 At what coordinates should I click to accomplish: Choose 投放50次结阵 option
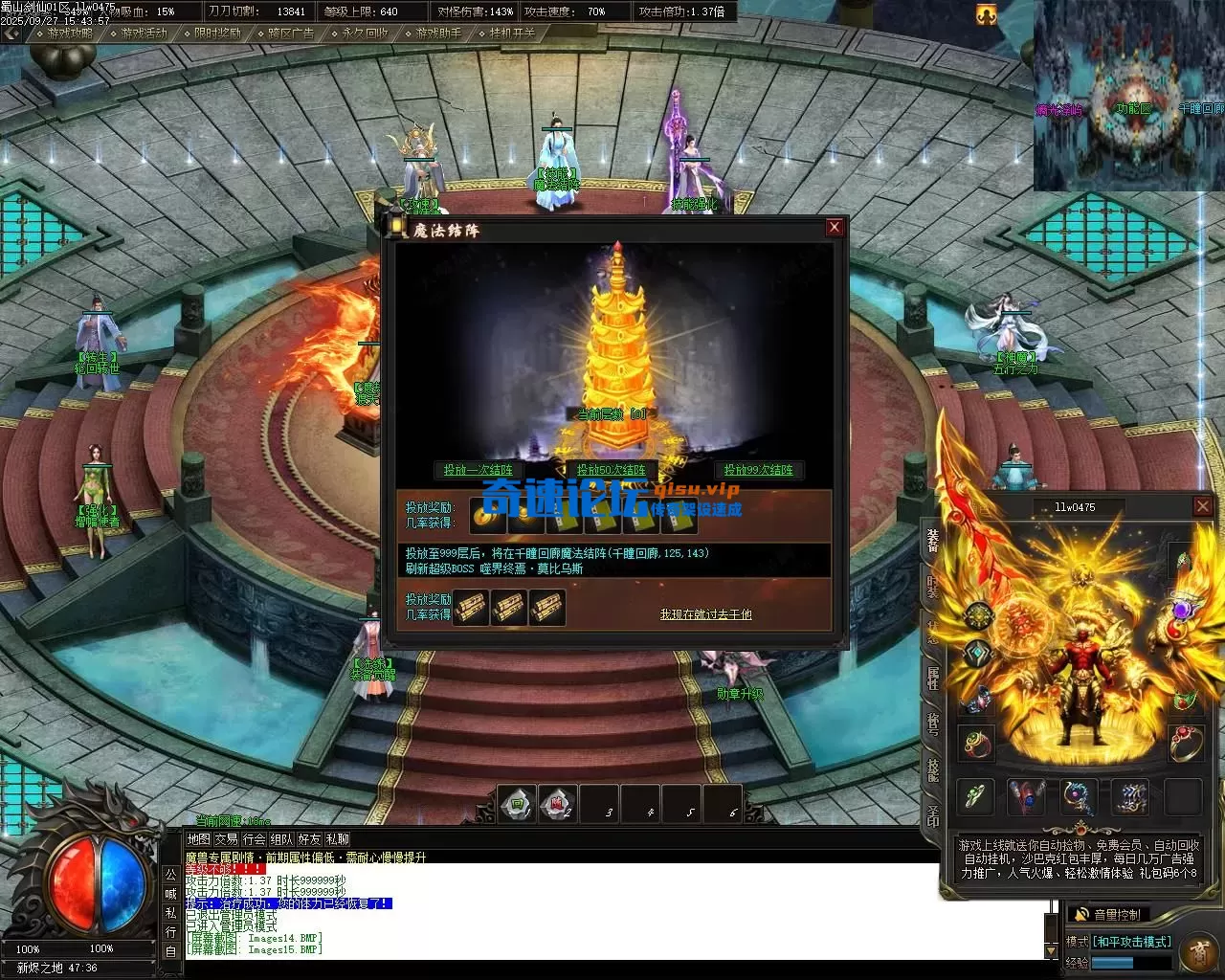pos(612,470)
